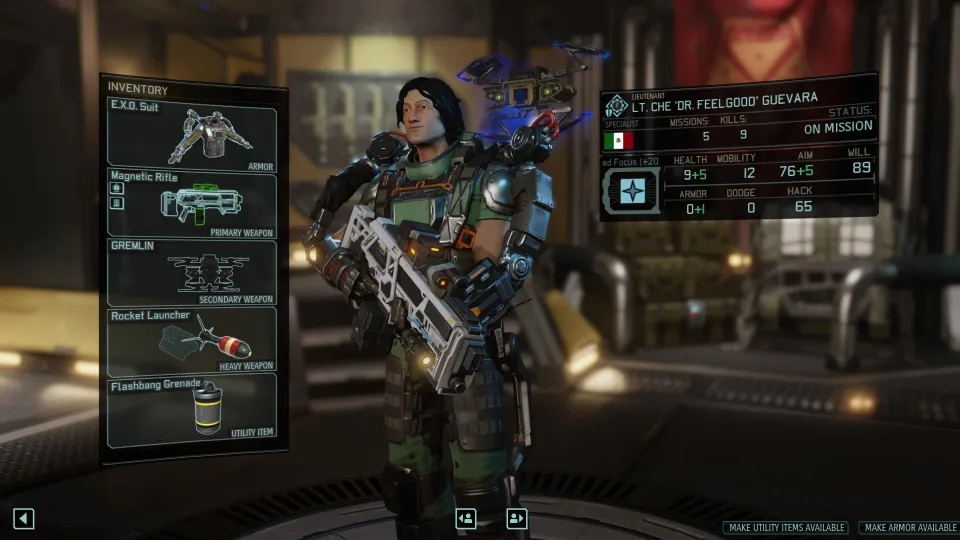This screenshot has width=960, height=540.
Task: Click the back arrow button
Action: point(24,518)
